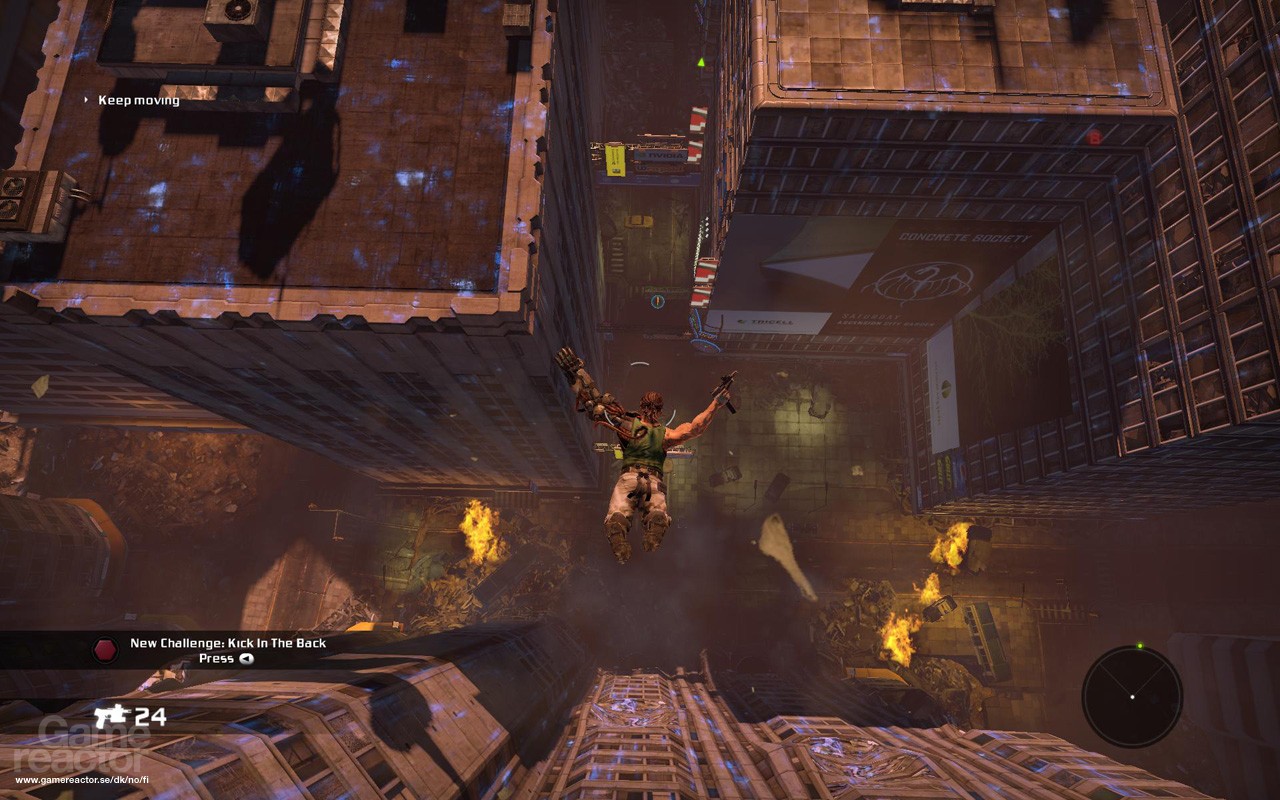Click the chevron before Keep moving
The image size is (1280, 800).
pyautogui.click(x=85, y=100)
